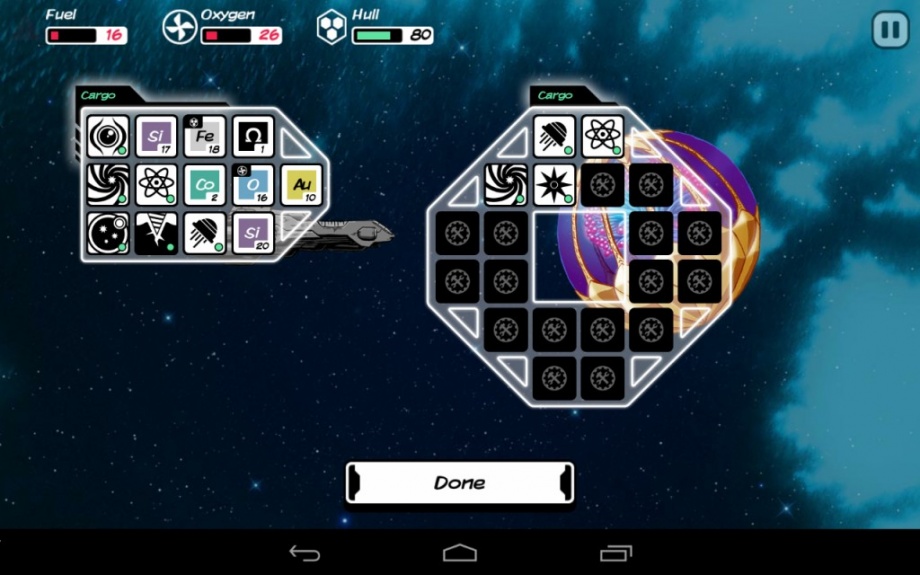Screen dimensions: 920x575
Task: Pick the Omega cargo tile
Action: pyautogui.click(x=253, y=136)
